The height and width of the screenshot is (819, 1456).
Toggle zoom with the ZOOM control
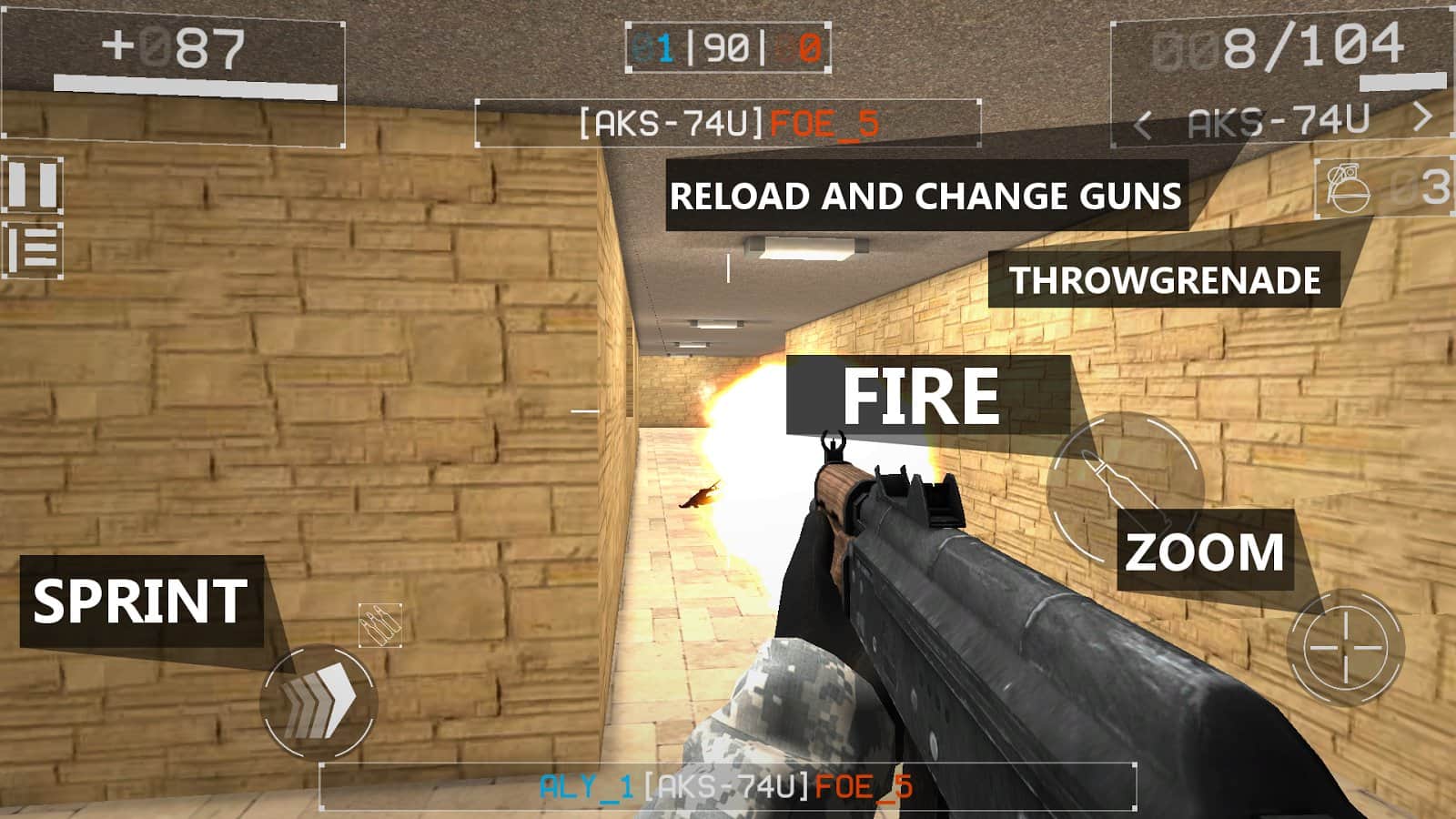click(1206, 549)
